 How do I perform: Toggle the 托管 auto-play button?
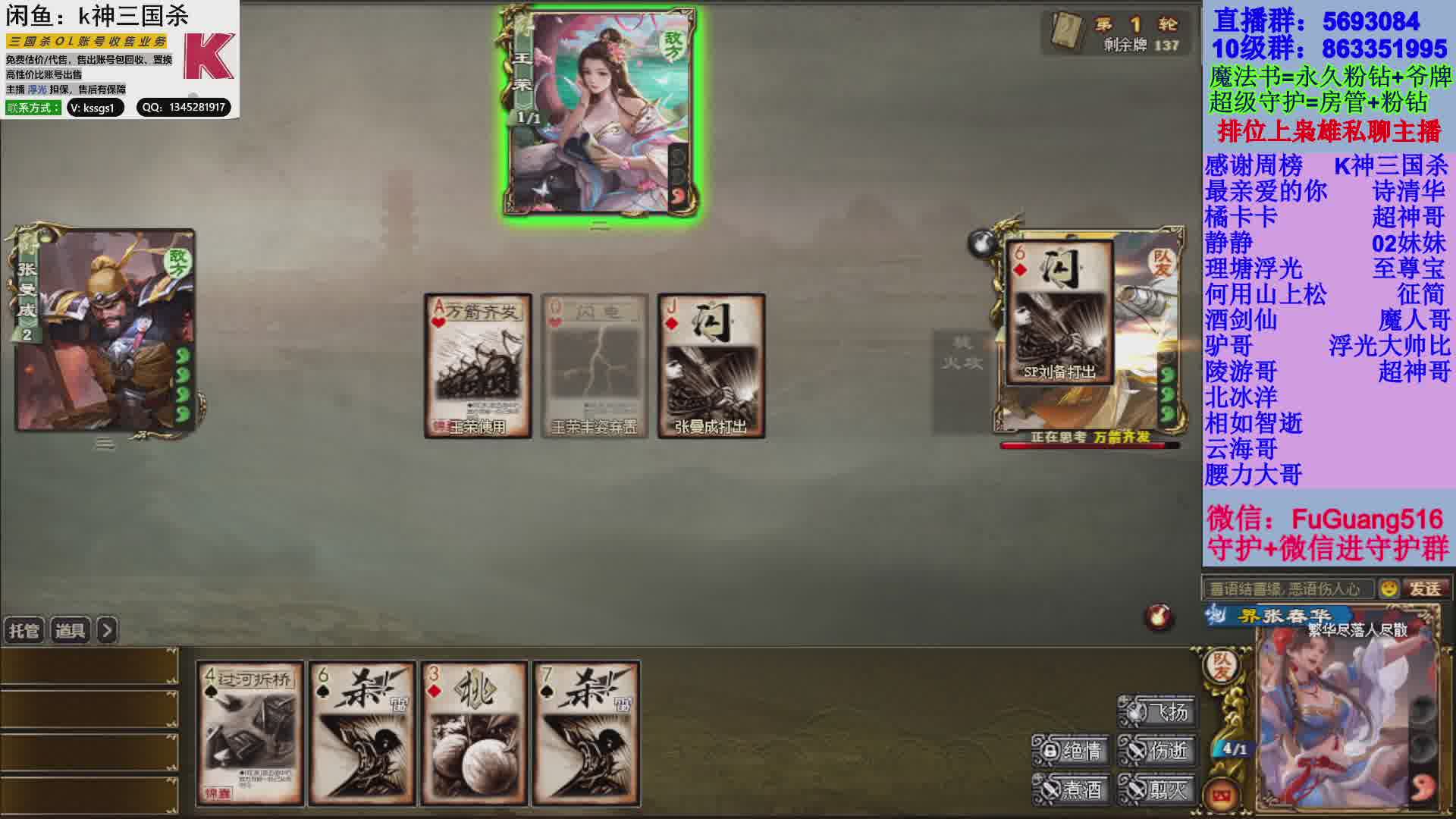pos(24,630)
